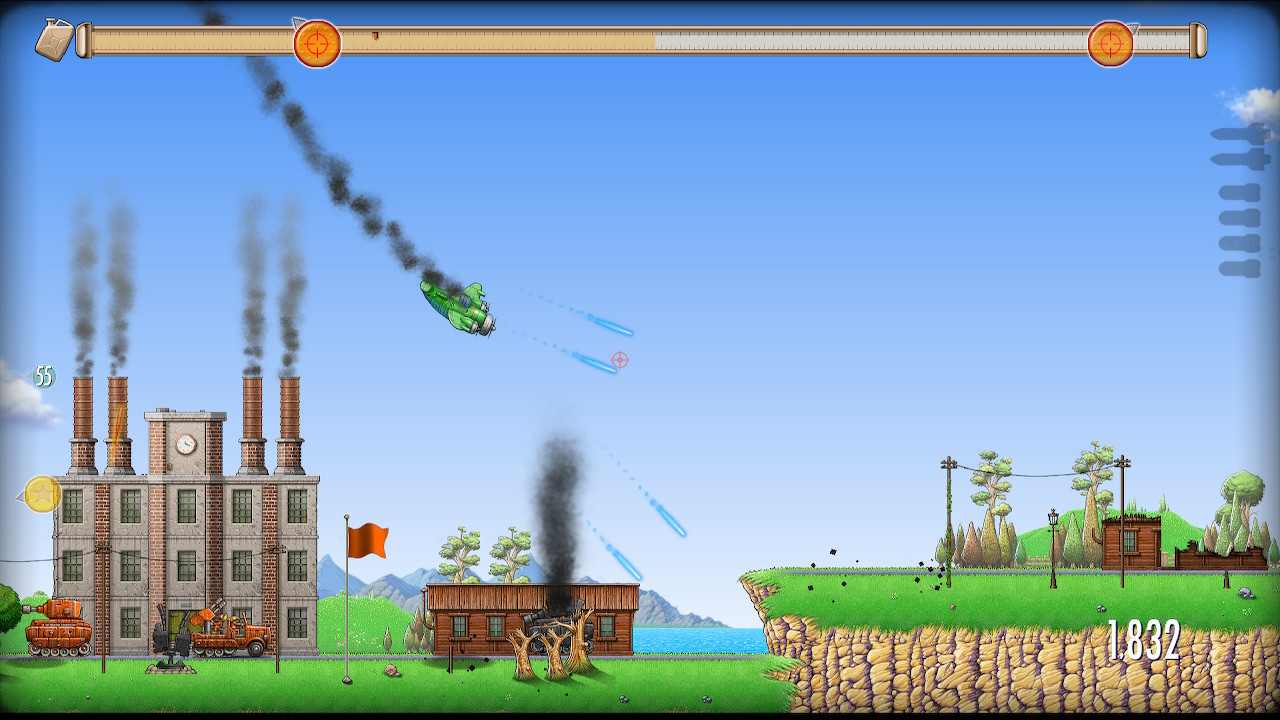Image resolution: width=1280 pixels, height=720 pixels.
Task: Click the crosshair target near the falling rockets
Action: click(621, 360)
